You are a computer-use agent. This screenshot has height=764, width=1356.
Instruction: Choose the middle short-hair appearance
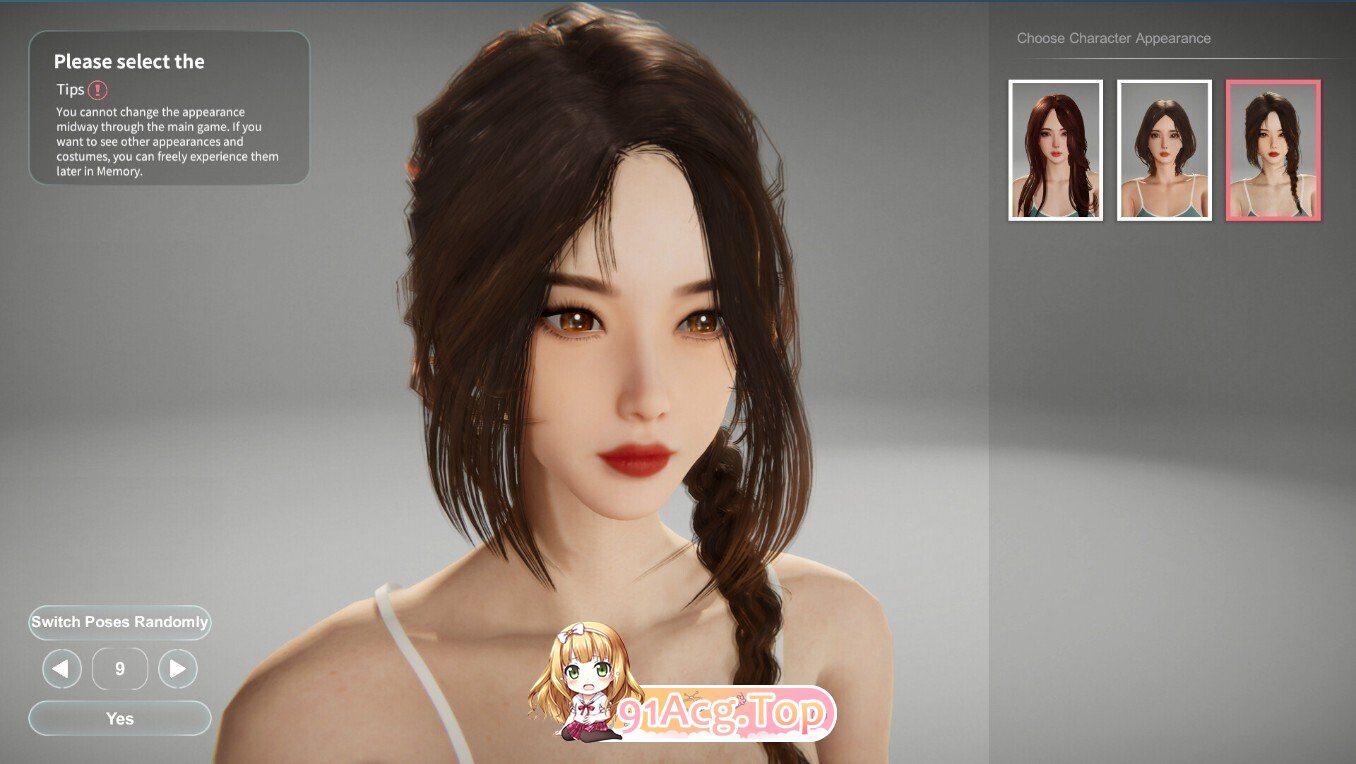(1164, 148)
